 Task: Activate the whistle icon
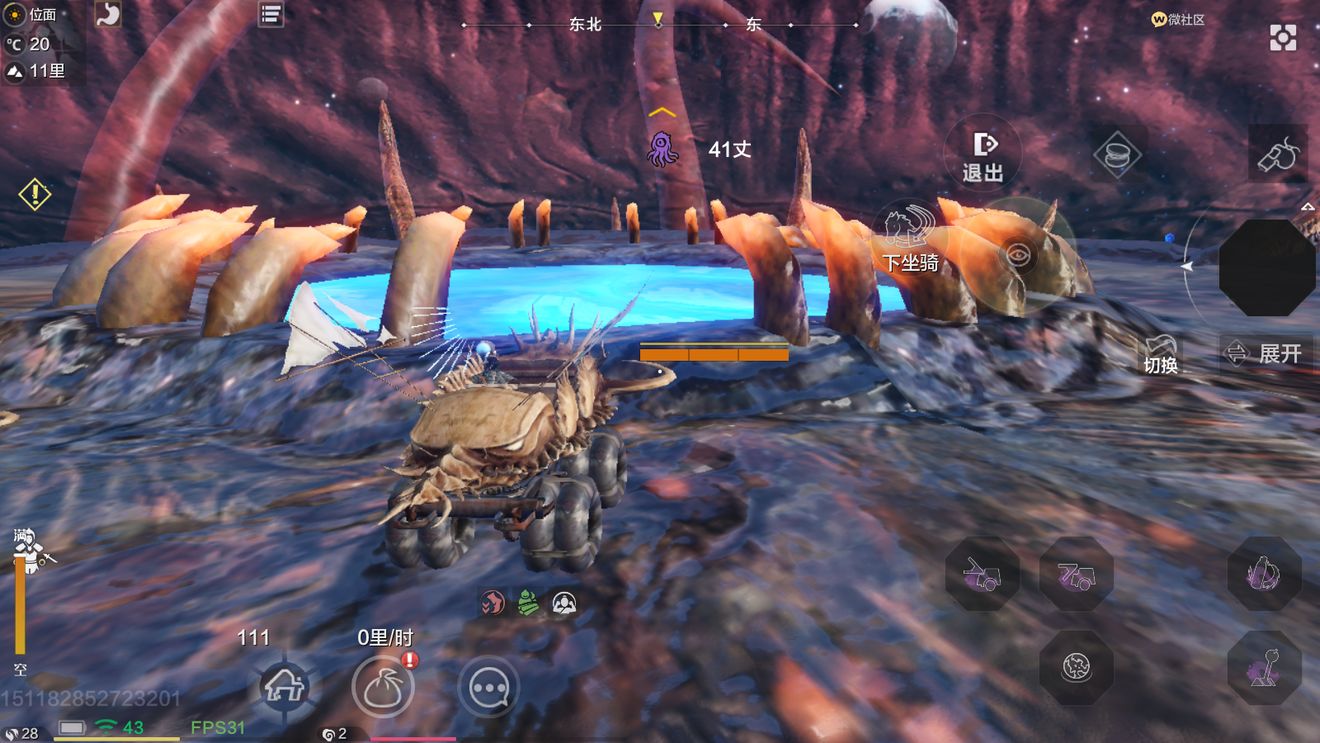coord(1278,153)
